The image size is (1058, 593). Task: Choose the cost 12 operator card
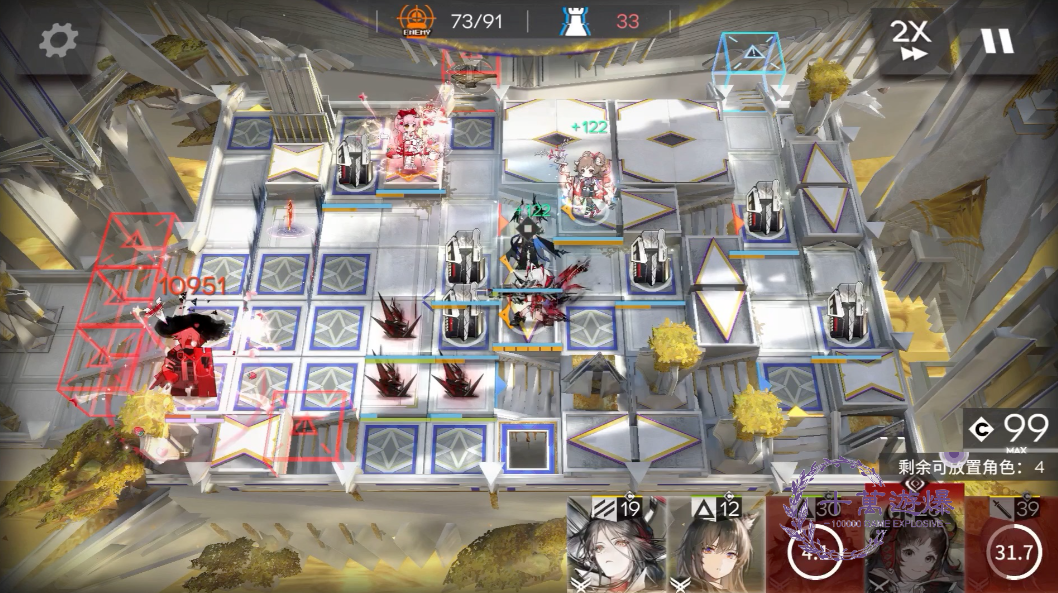click(715, 545)
